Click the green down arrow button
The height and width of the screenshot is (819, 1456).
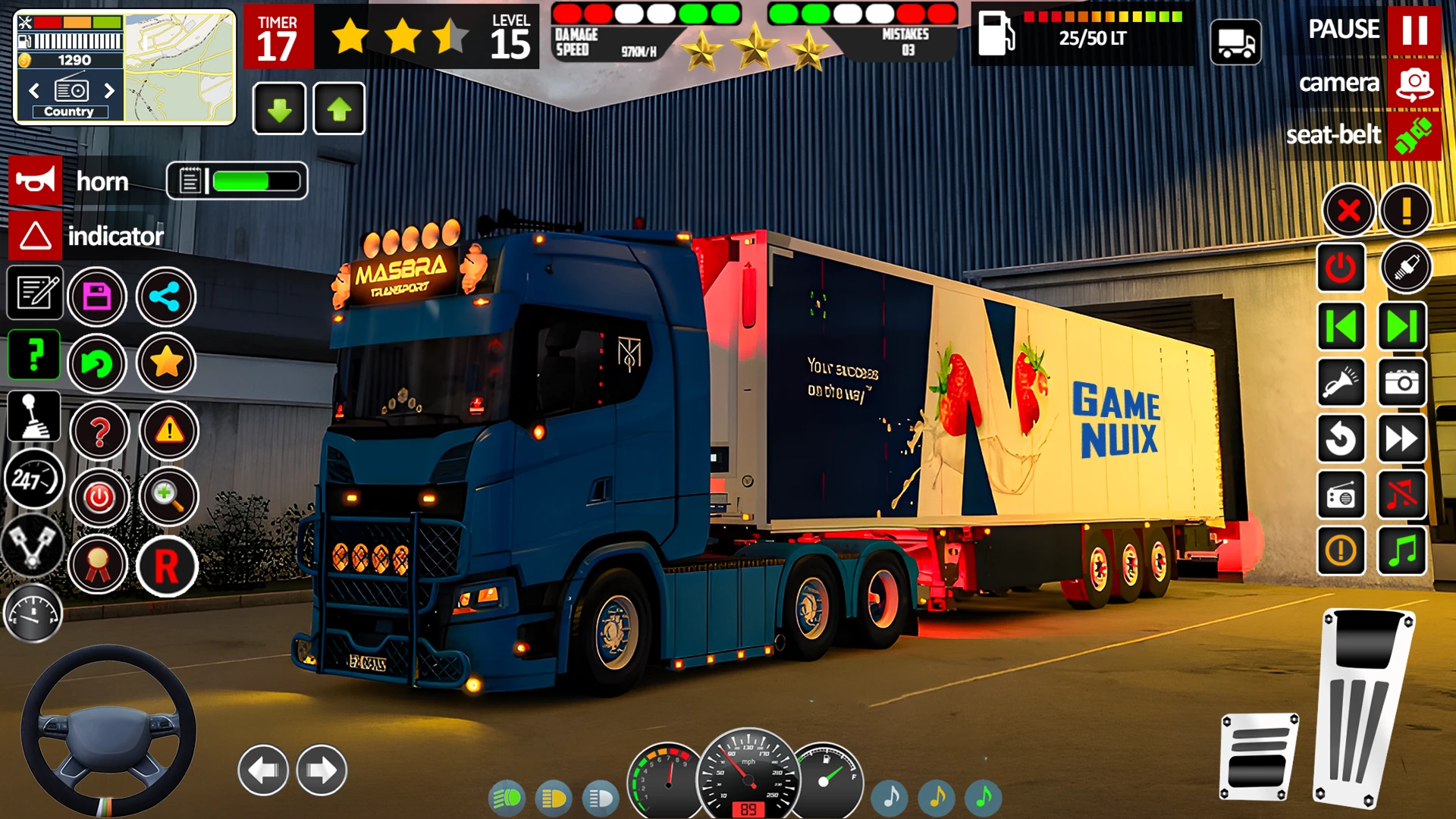pos(279,110)
